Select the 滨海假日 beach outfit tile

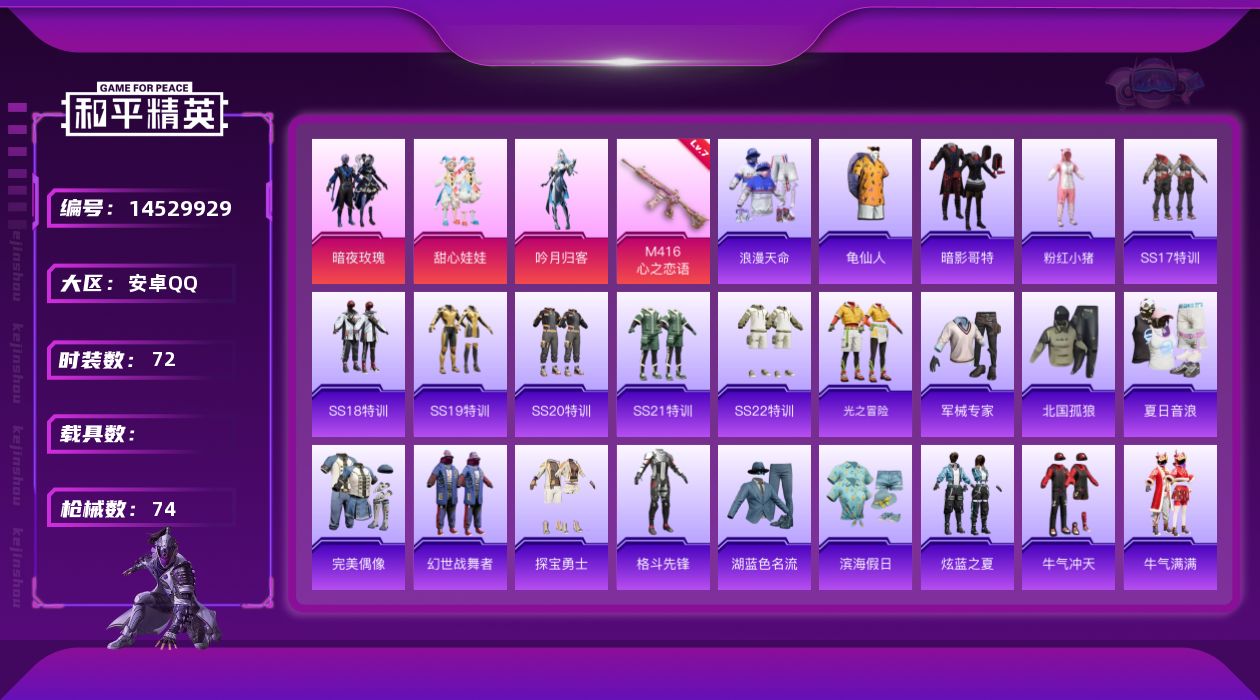tap(865, 516)
